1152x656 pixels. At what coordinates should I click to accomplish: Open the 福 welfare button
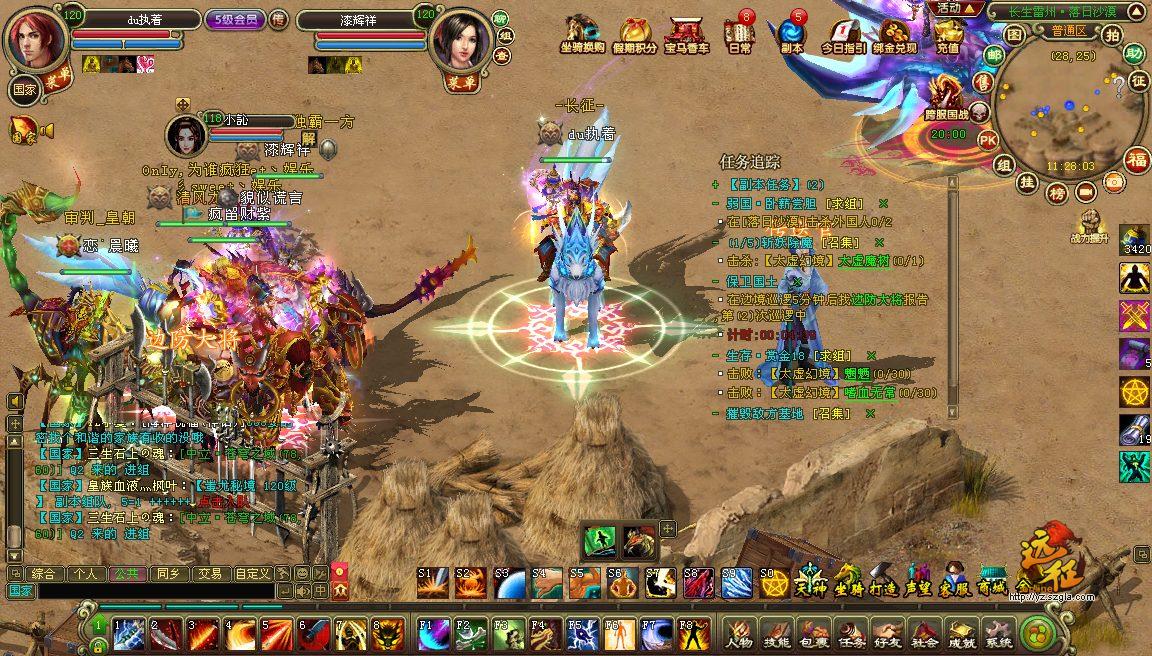(1137, 159)
